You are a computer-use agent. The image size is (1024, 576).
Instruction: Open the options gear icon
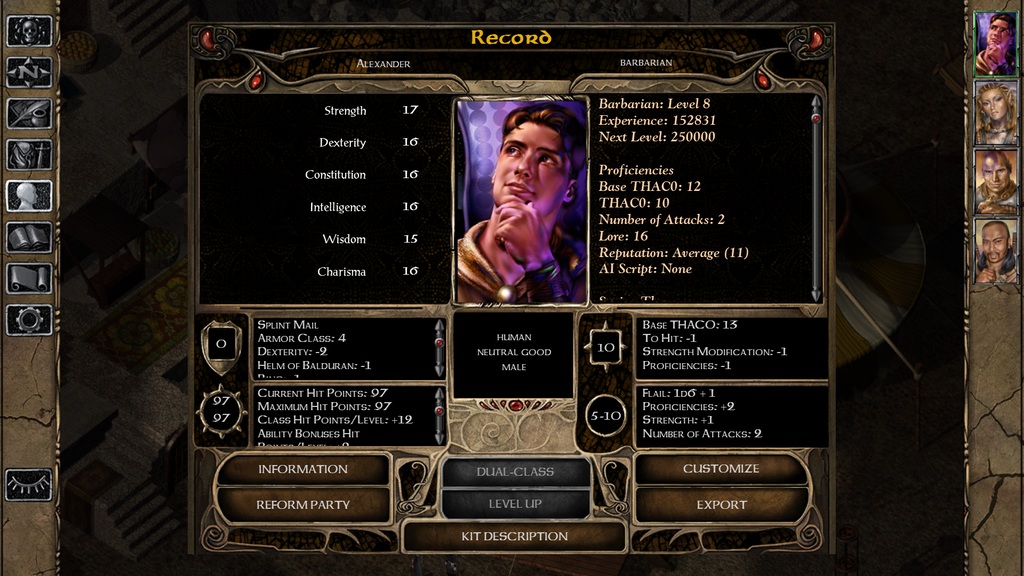click(29, 319)
